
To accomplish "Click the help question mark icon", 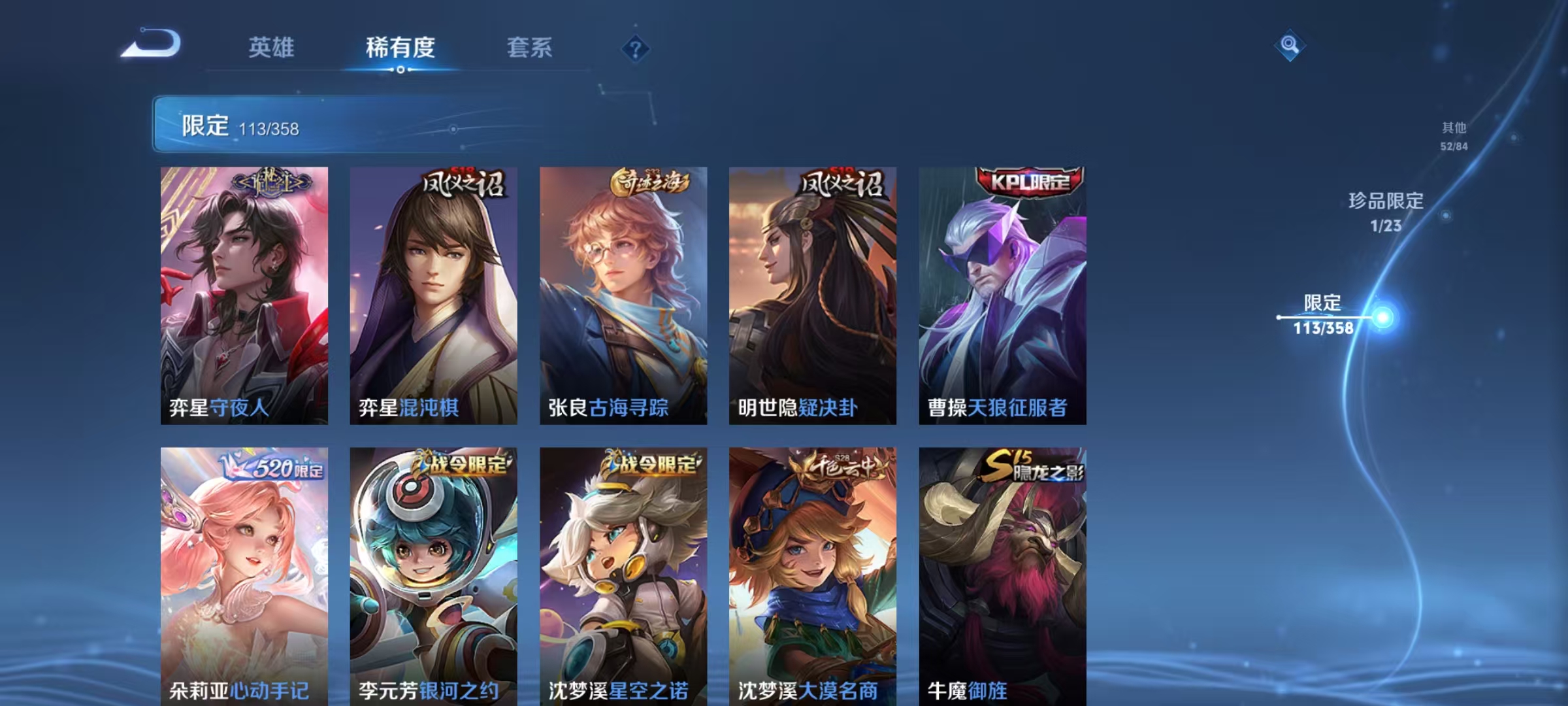I will (x=636, y=46).
